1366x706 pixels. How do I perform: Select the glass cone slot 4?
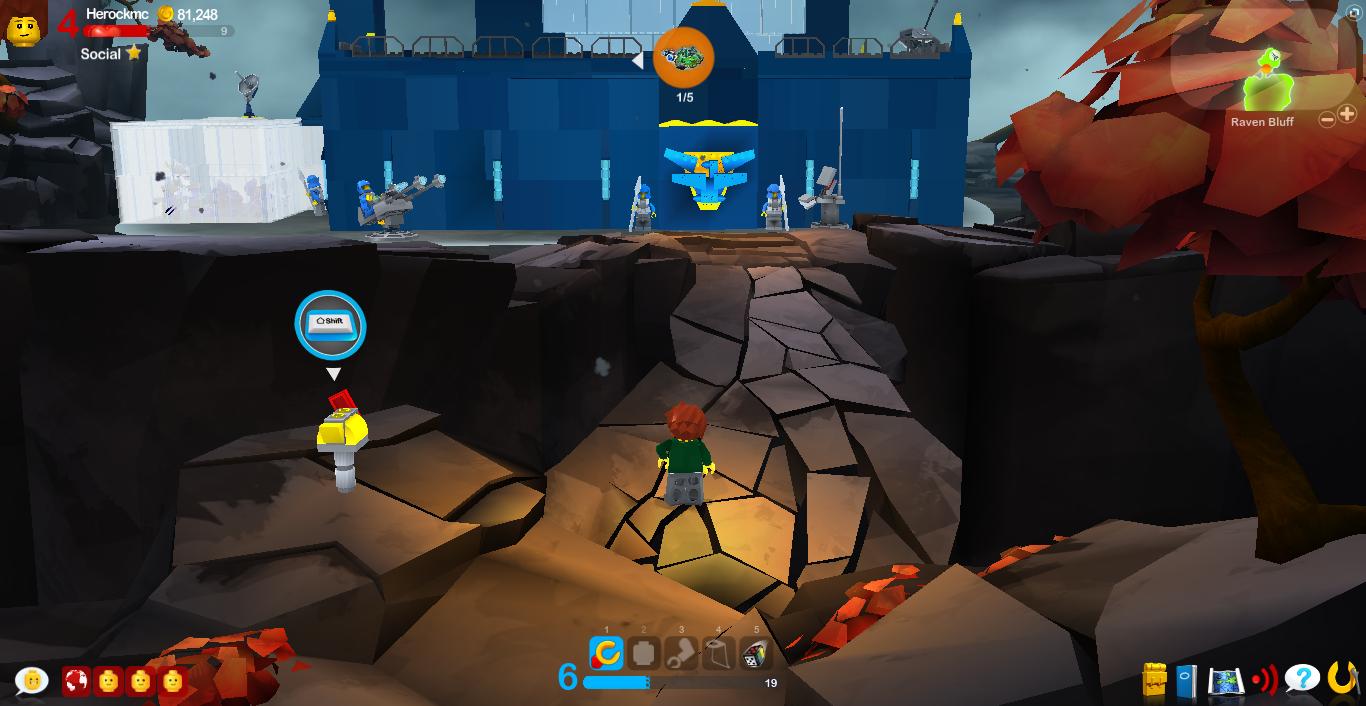718,653
